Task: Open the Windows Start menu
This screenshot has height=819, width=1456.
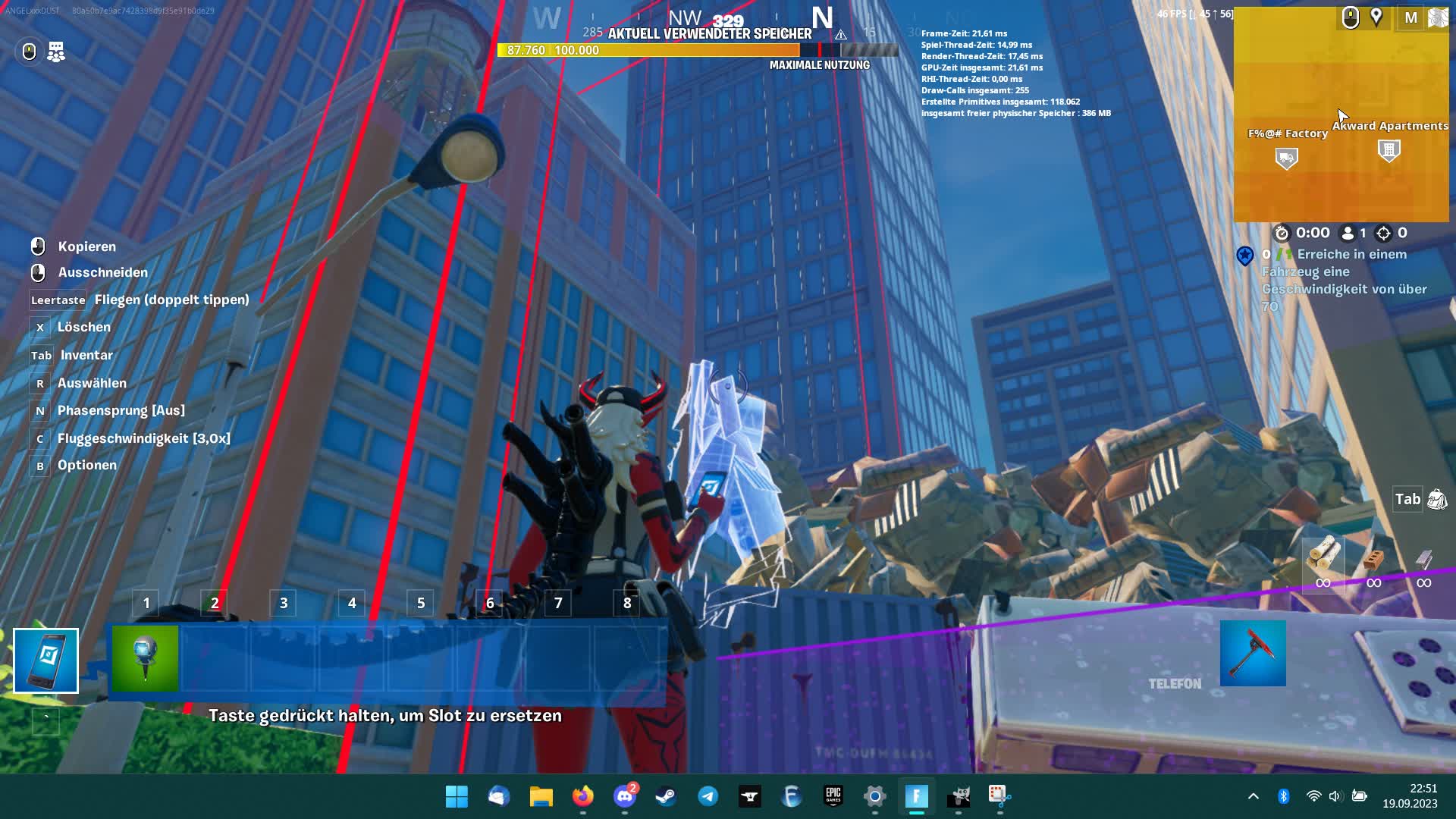Action: click(457, 796)
